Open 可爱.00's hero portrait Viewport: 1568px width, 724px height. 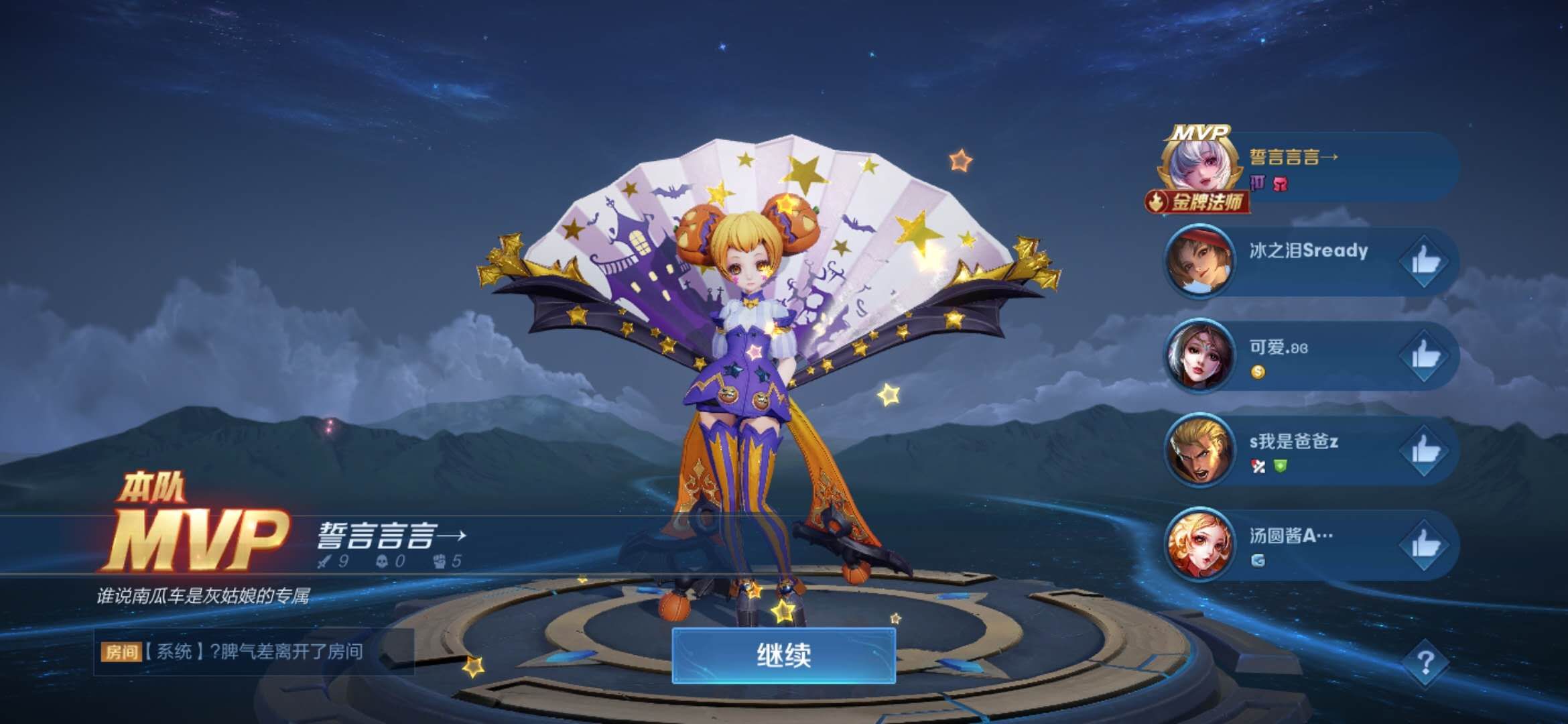[x=1199, y=355]
